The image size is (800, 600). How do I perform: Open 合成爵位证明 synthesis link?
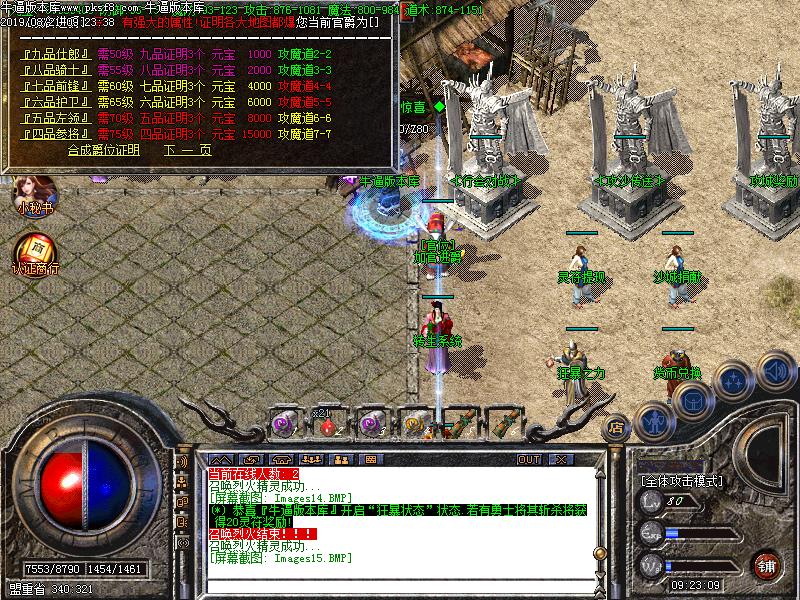104,150
